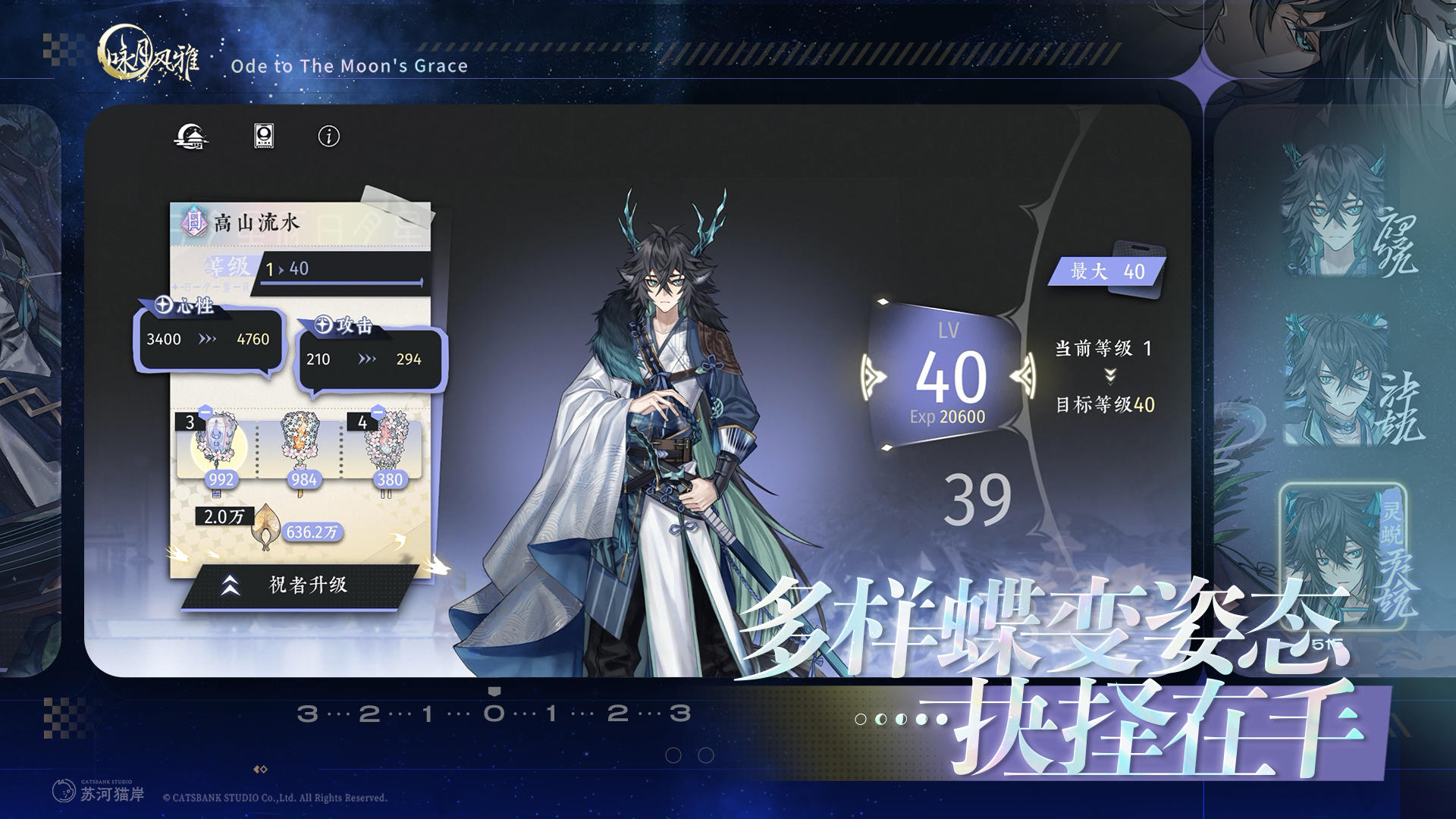Tap the 祝者升级 level-up button
Viewport: 1456px width, 819px height.
(300, 585)
